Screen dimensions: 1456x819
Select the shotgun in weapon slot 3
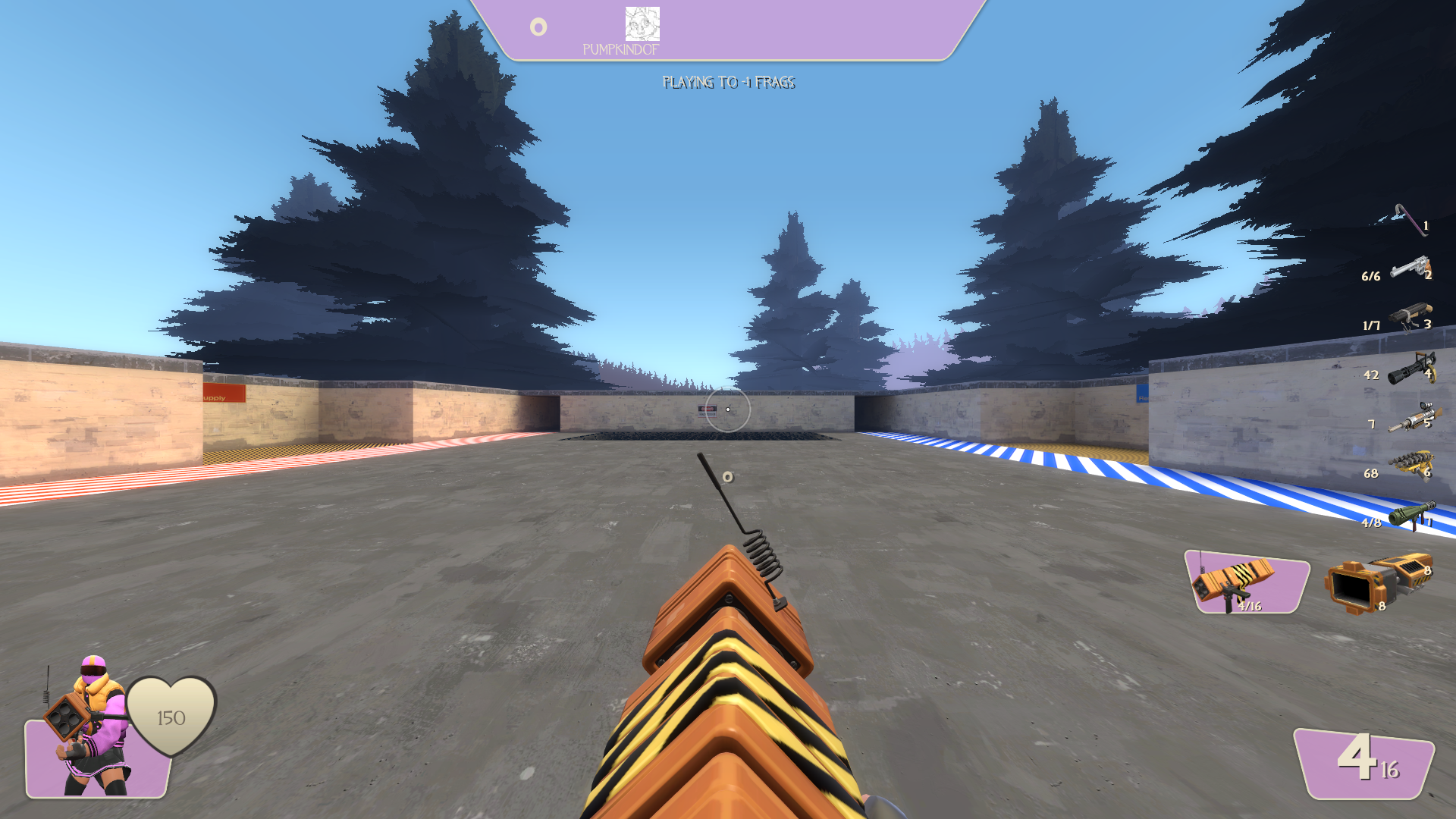coord(1410,320)
